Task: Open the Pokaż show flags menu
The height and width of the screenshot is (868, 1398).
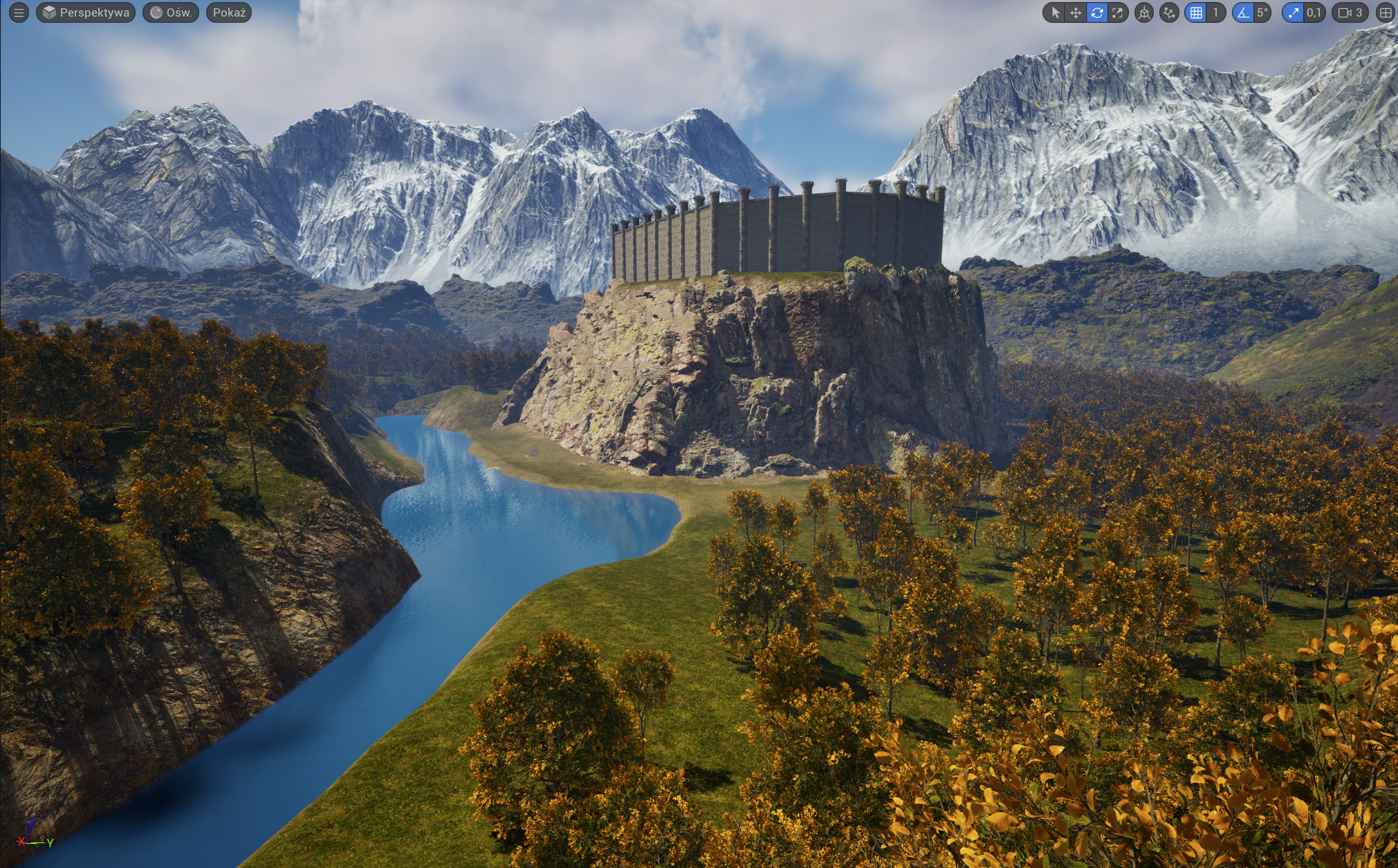Action: [229, 12]
